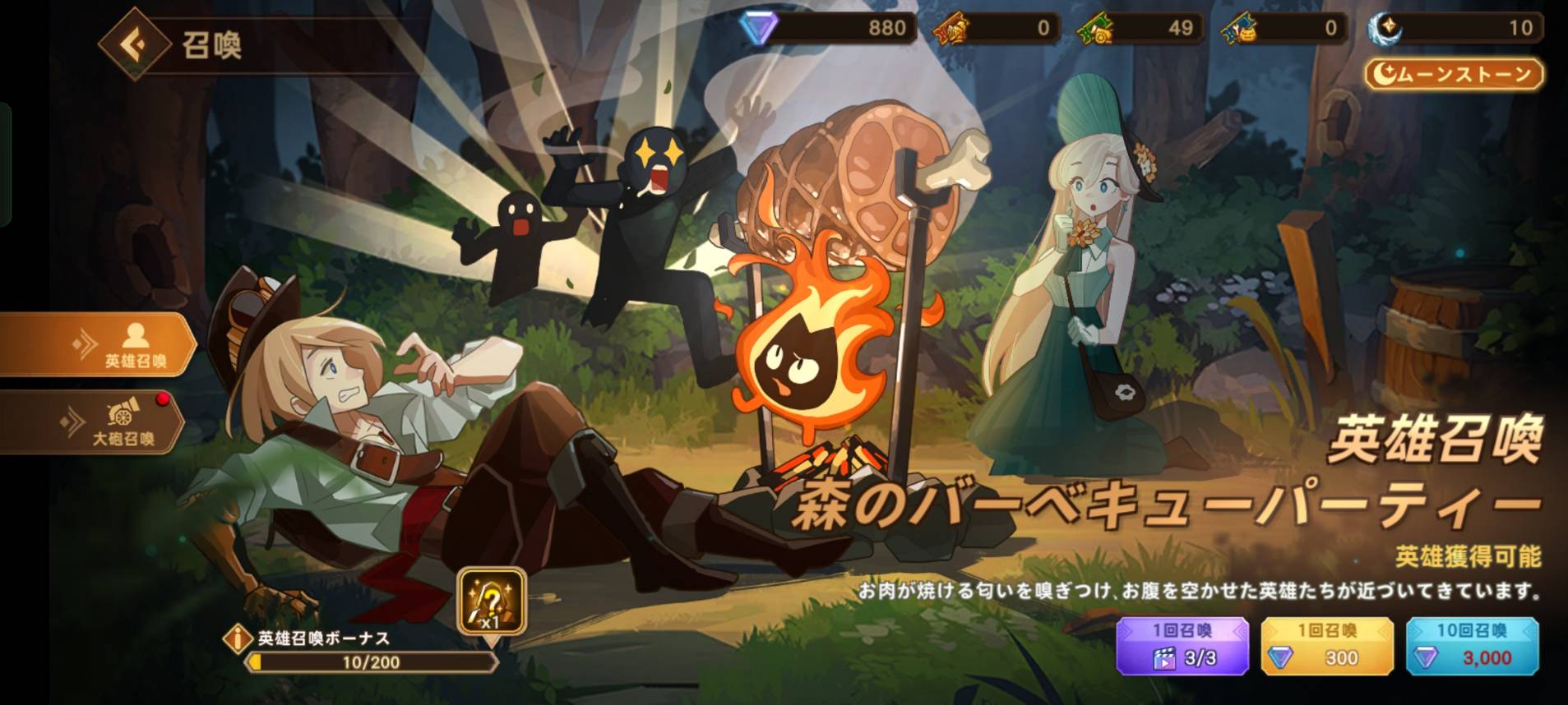Select the moonstone crescent currency icon
Viewport: 1568px width, 705px height.
(1384, 29)
